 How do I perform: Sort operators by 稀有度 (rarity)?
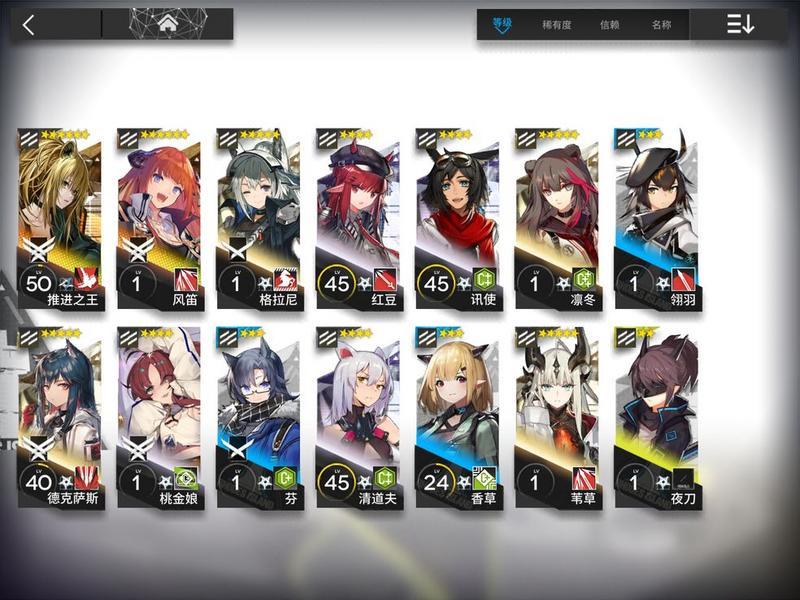[x=556, y=25]
